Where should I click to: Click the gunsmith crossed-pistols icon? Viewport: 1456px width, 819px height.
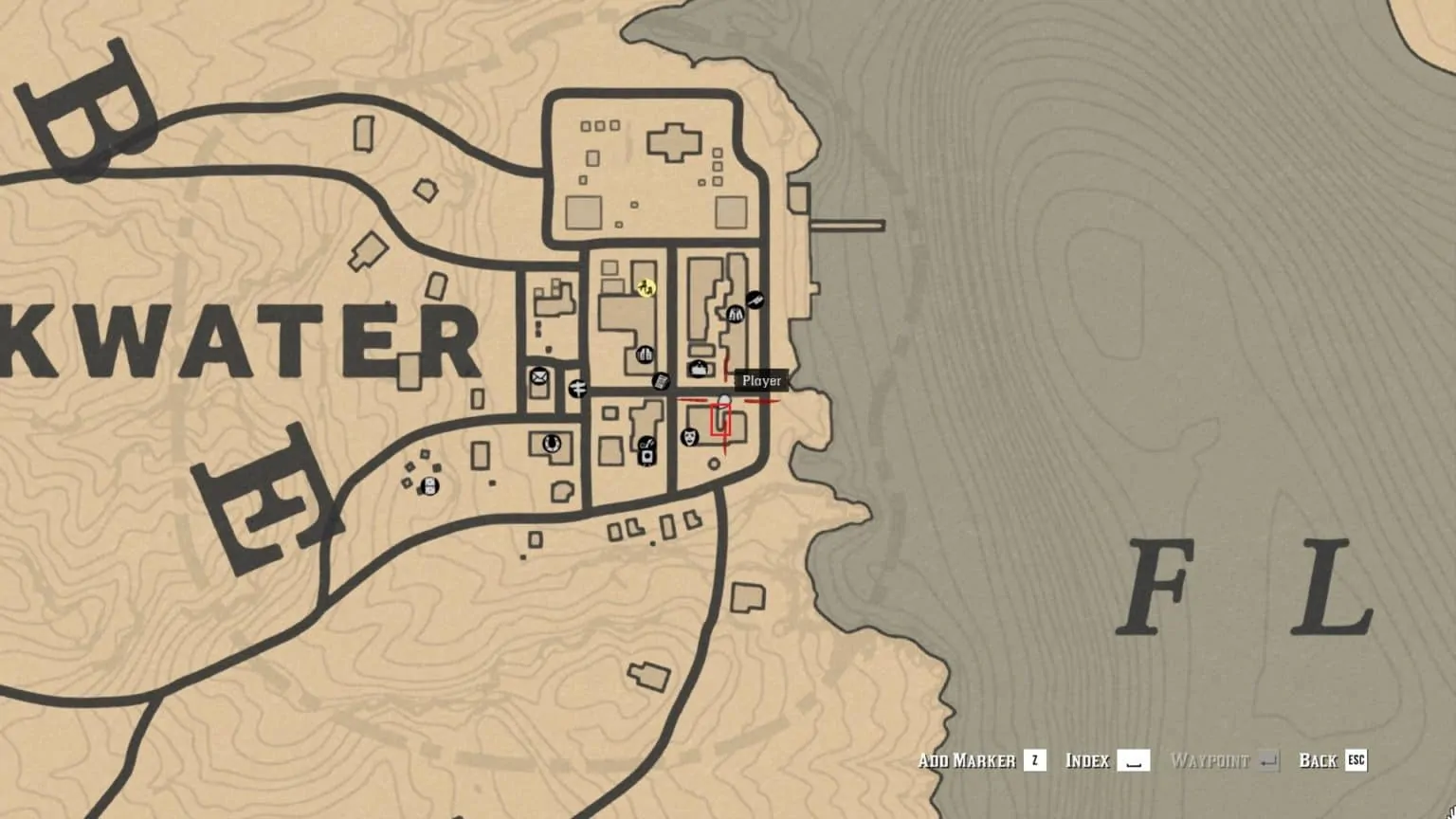coord(754,300)
